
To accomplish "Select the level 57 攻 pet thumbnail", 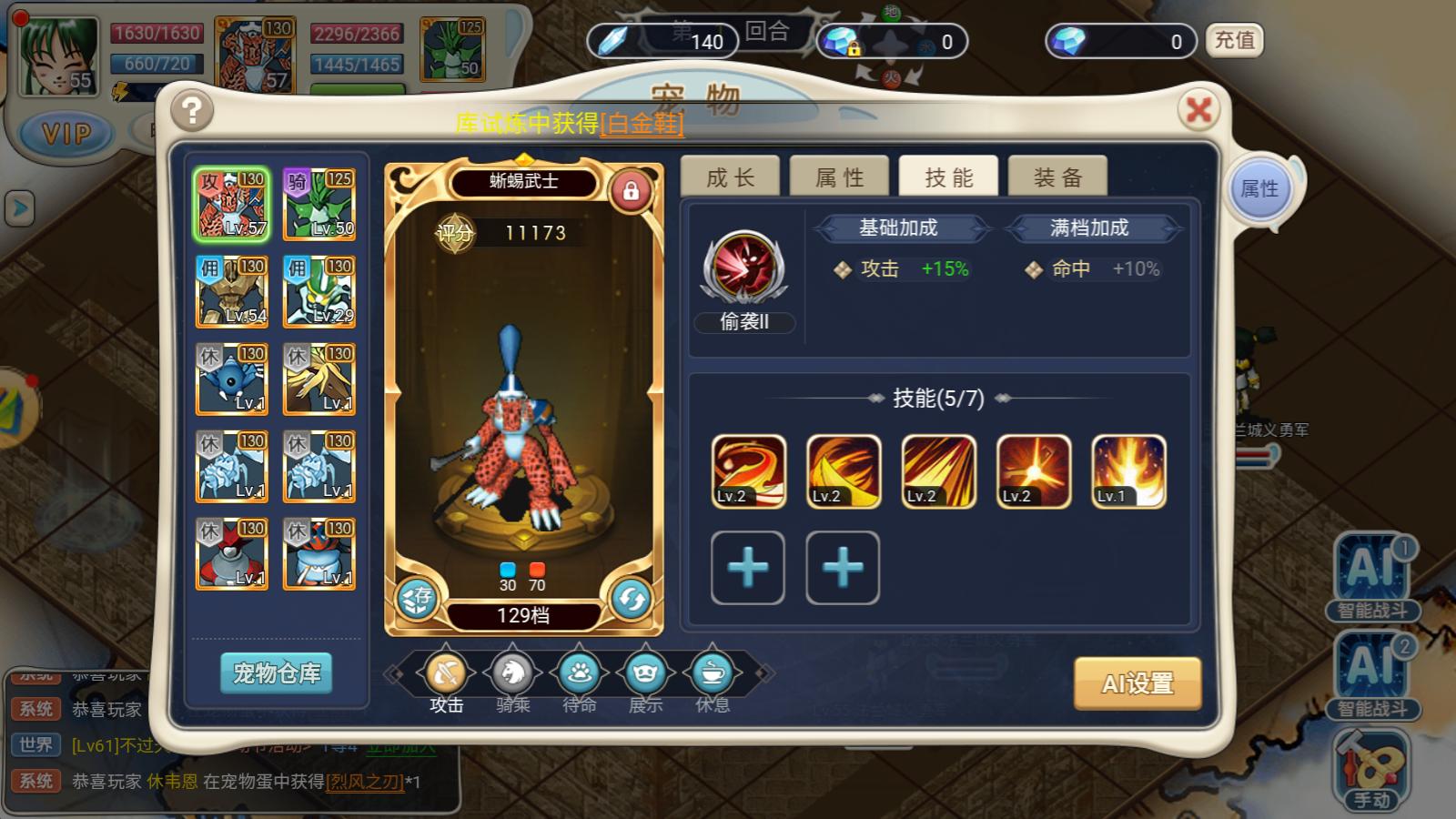I will (231, 202).
